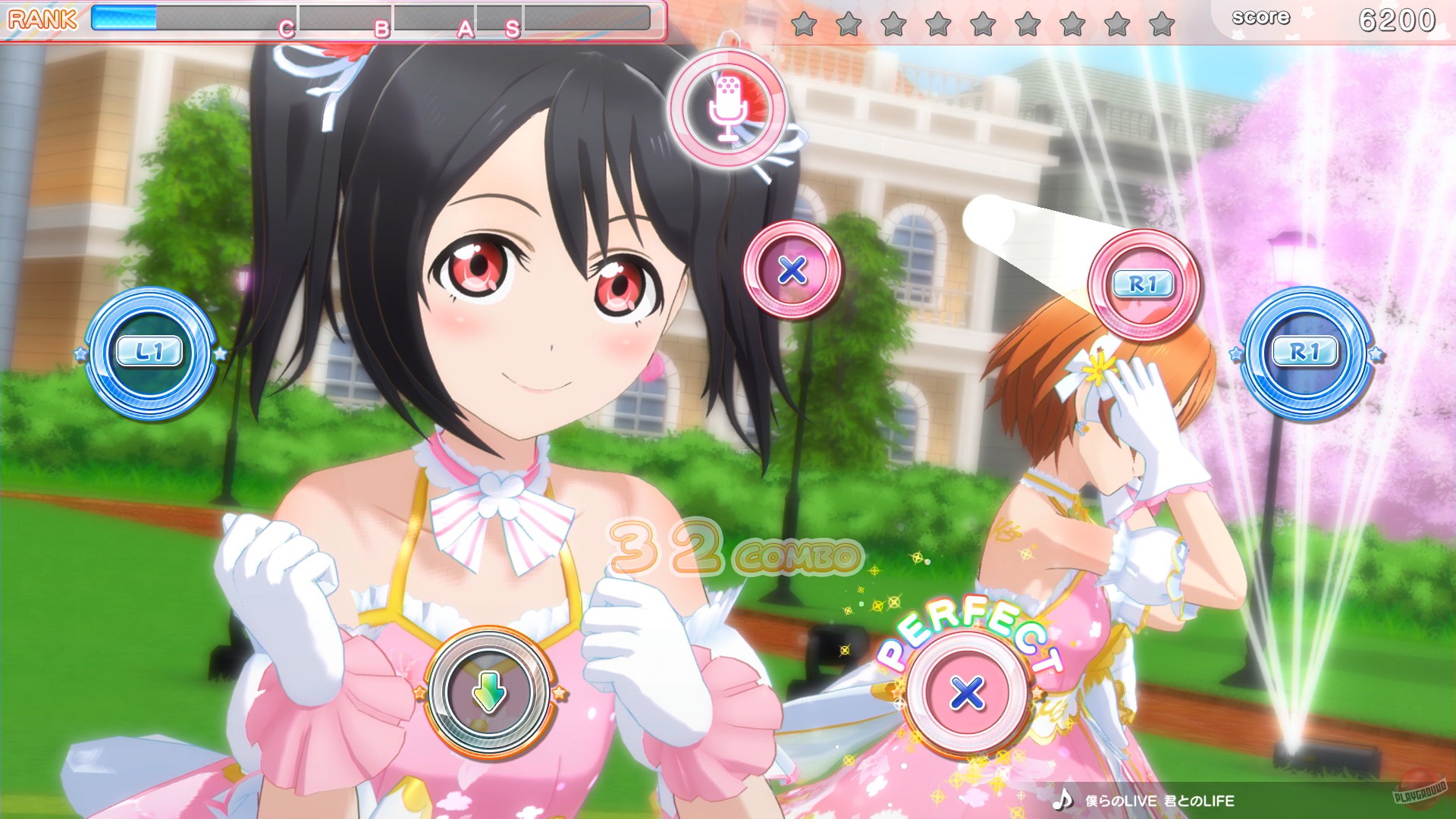Click the blue rank progress bar
The height and width of the screenshot is (819, 1456).
coord(125,17)
